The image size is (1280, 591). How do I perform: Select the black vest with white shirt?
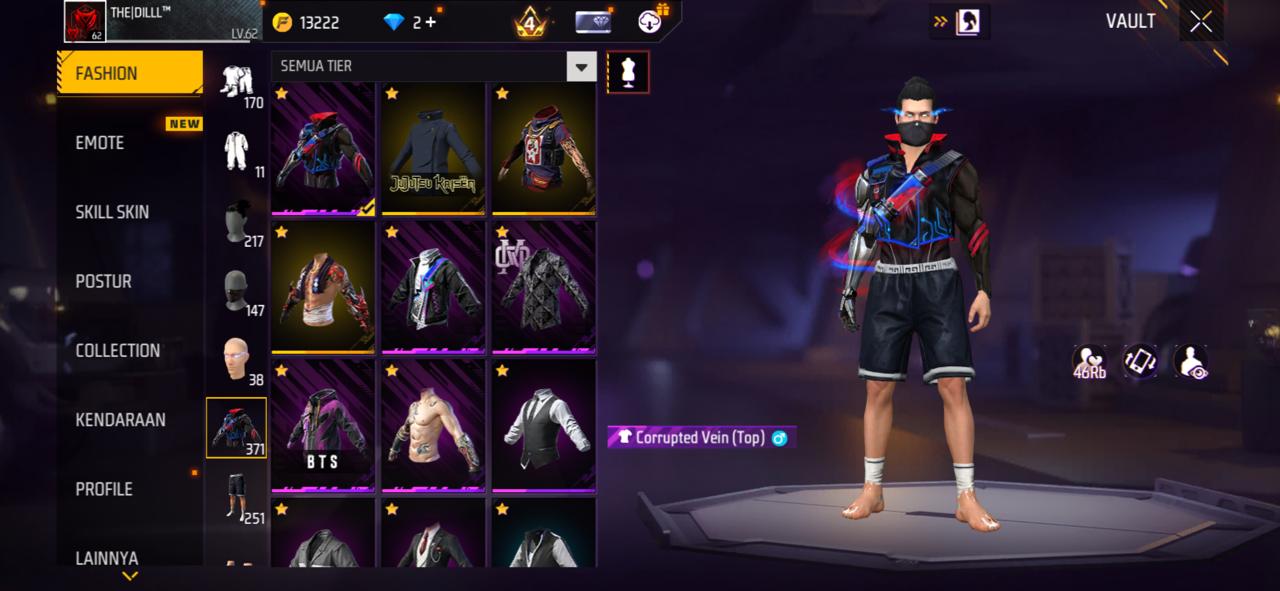(543, 426)
